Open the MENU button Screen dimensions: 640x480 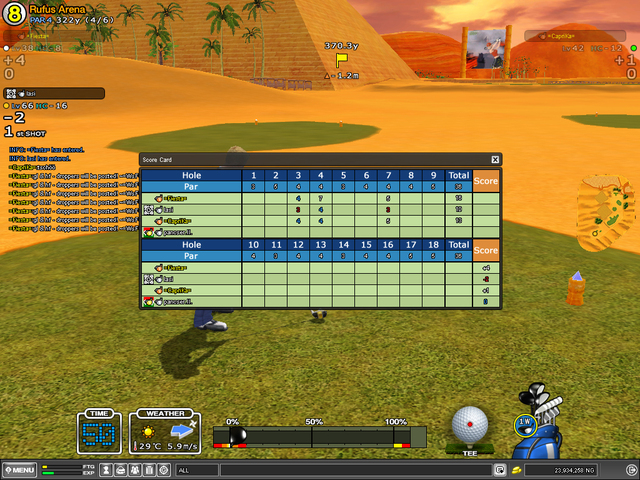point(20,469)
